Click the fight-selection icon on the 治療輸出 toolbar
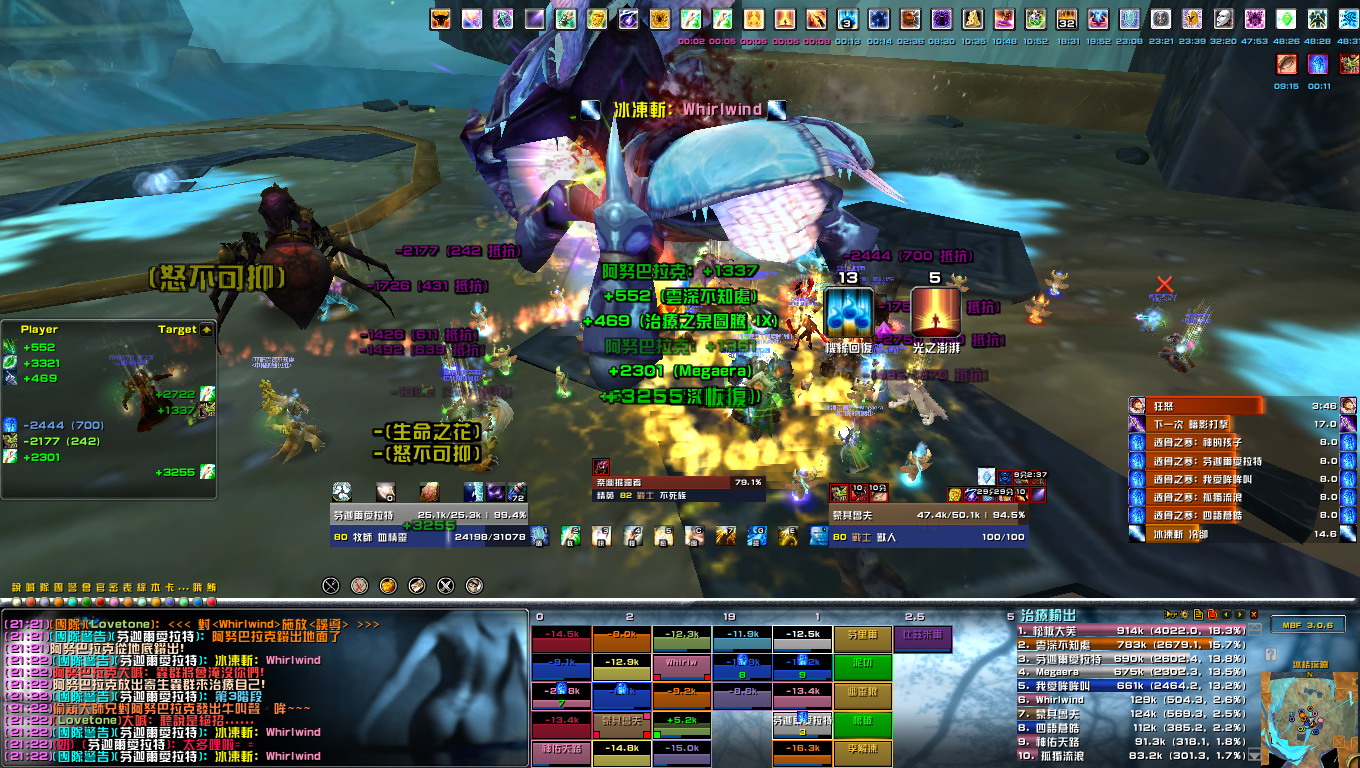The image size is (1360, 768). [x=1170, y=614]
